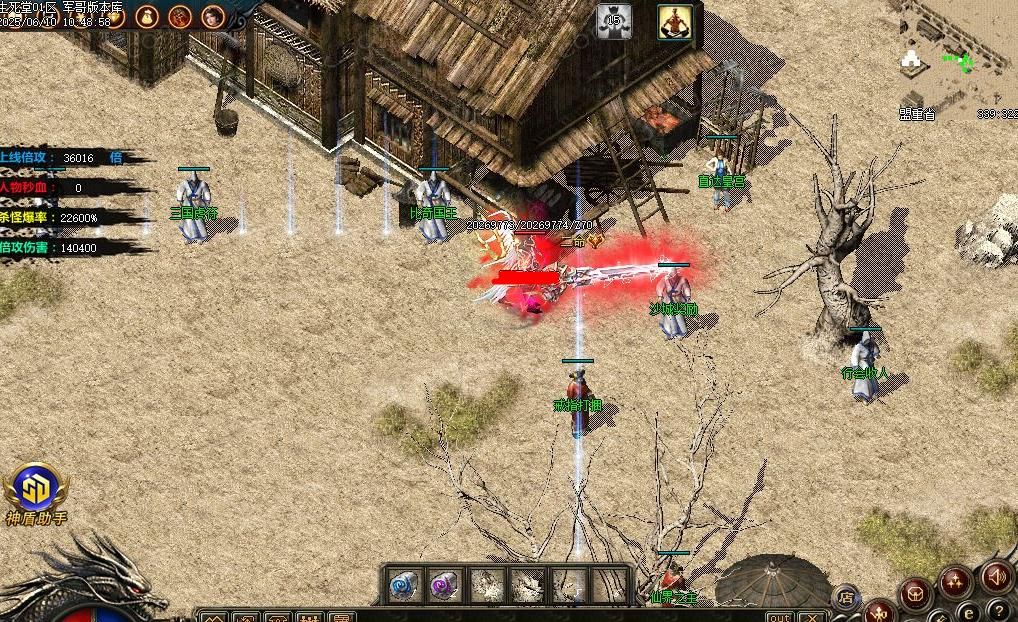Use the blue swirl scroll in hotbar

[x=403, y=585]
